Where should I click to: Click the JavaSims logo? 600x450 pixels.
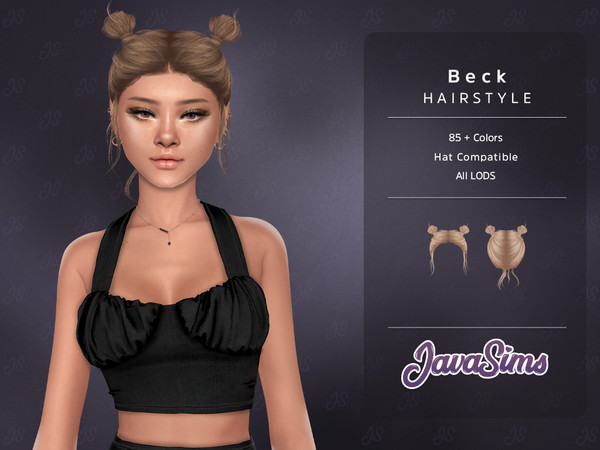(x=475, y=363)
